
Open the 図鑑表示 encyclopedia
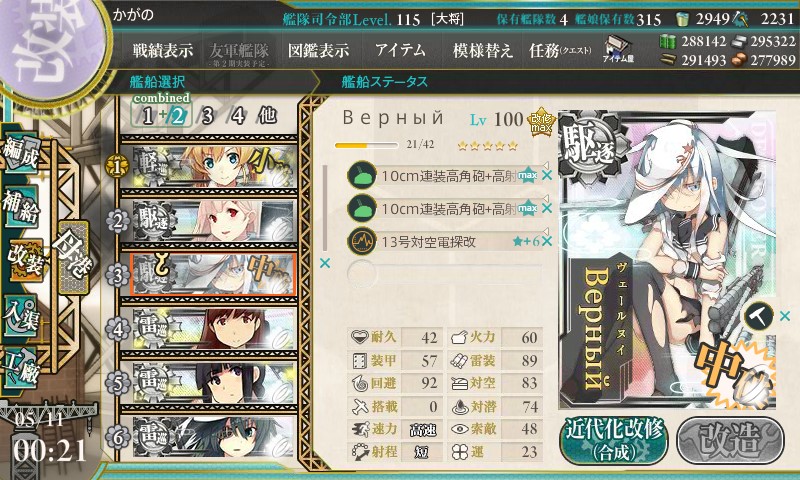318,50
